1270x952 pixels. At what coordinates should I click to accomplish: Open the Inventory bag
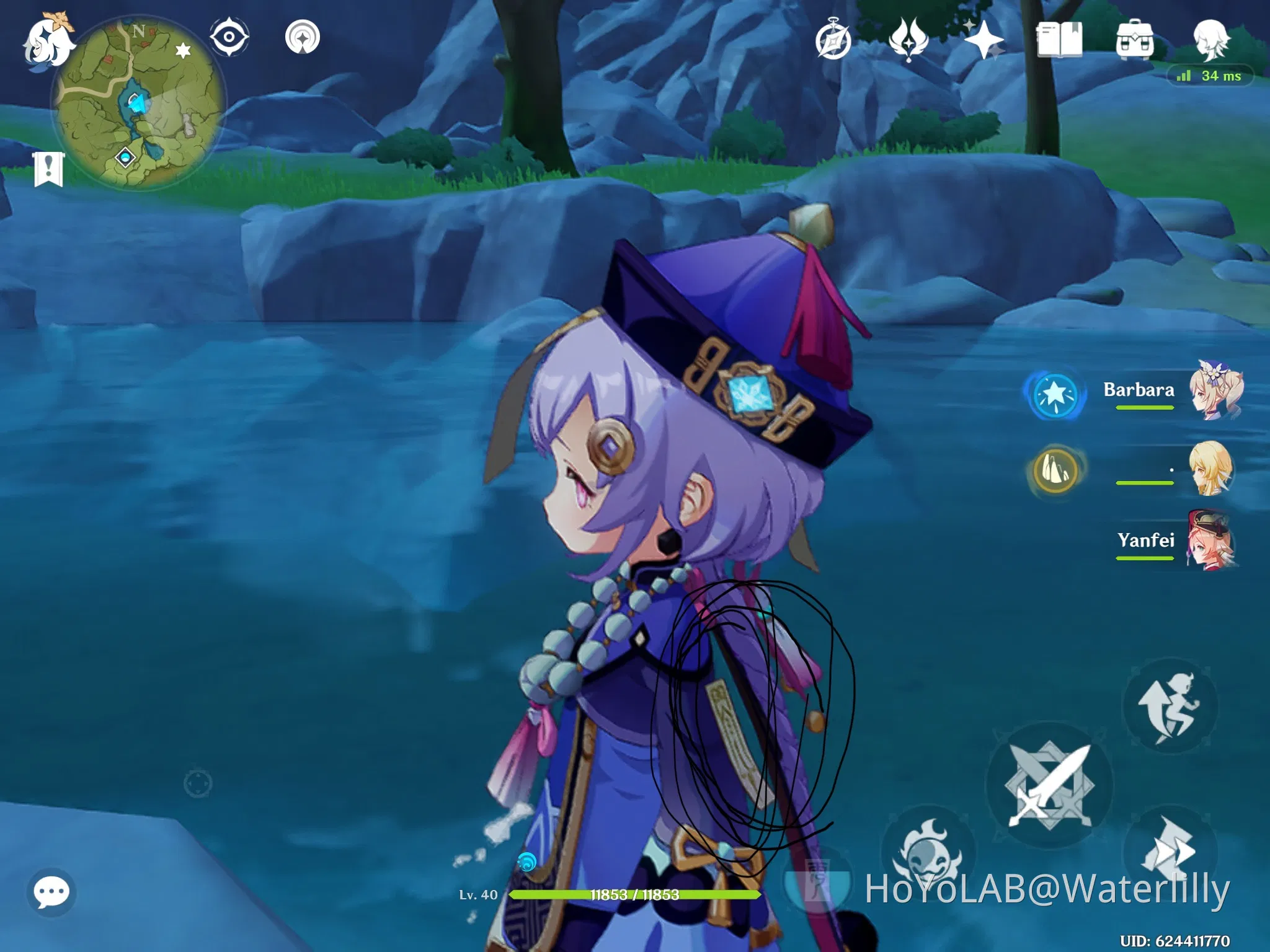pos(1136,38)
